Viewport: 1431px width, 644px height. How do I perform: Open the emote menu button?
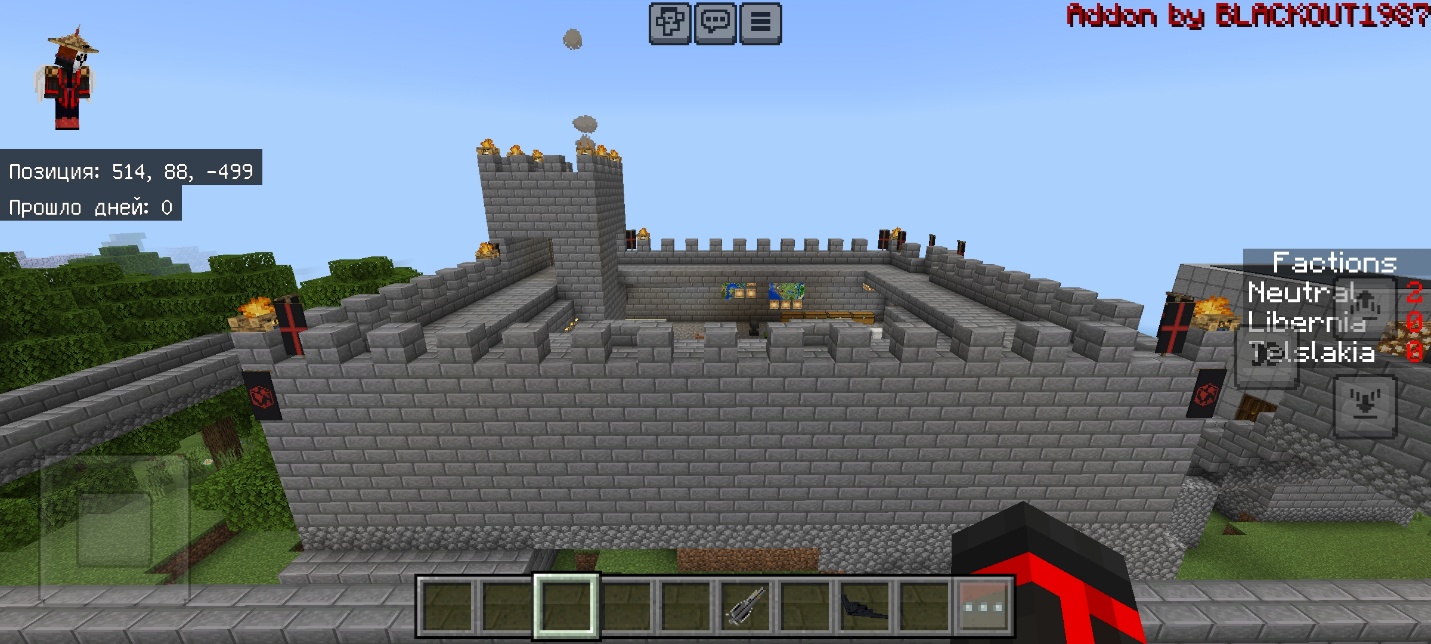point(669,22)
